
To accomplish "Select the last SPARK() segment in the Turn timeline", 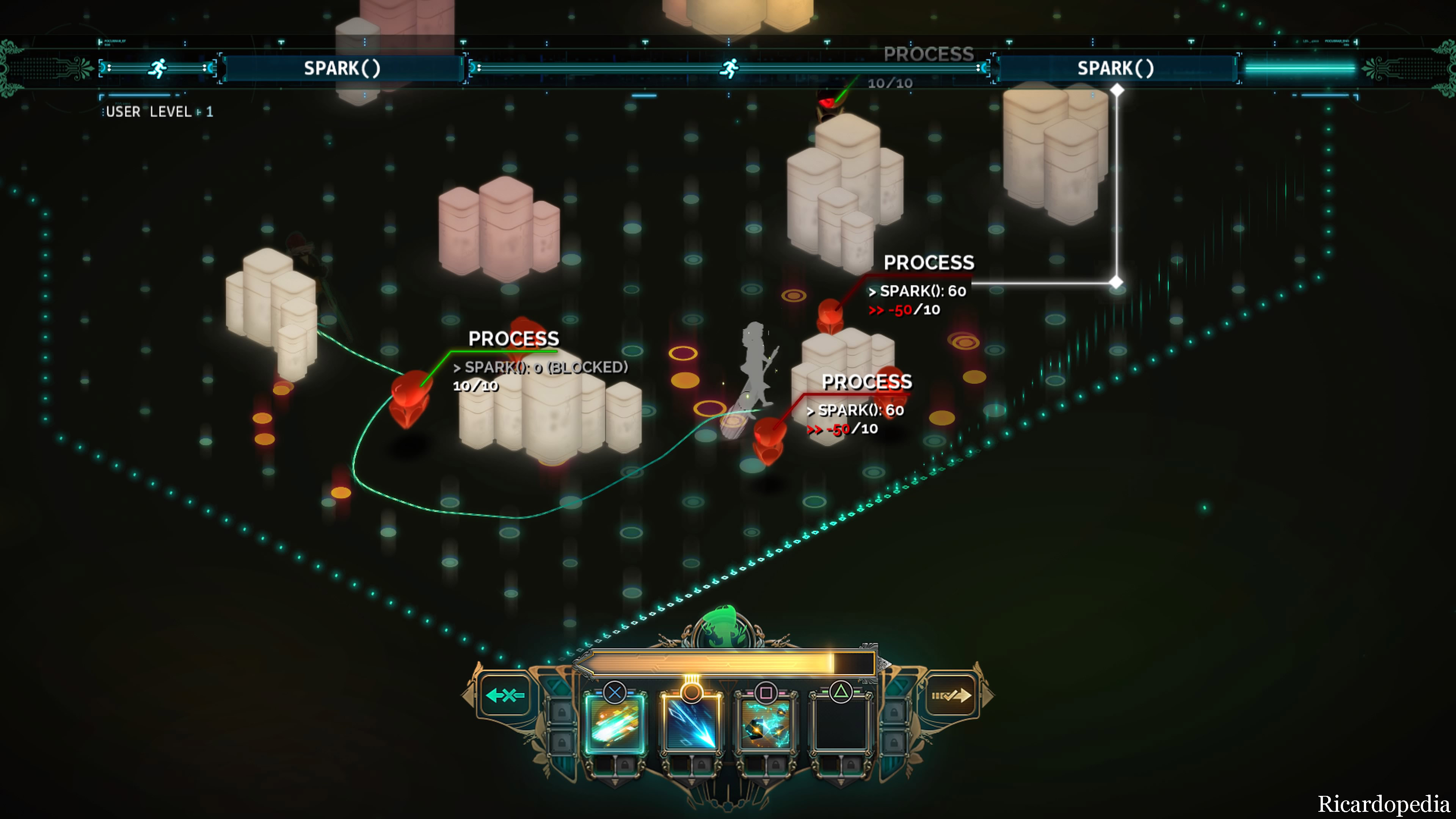I will click(x=1115, y=68).
